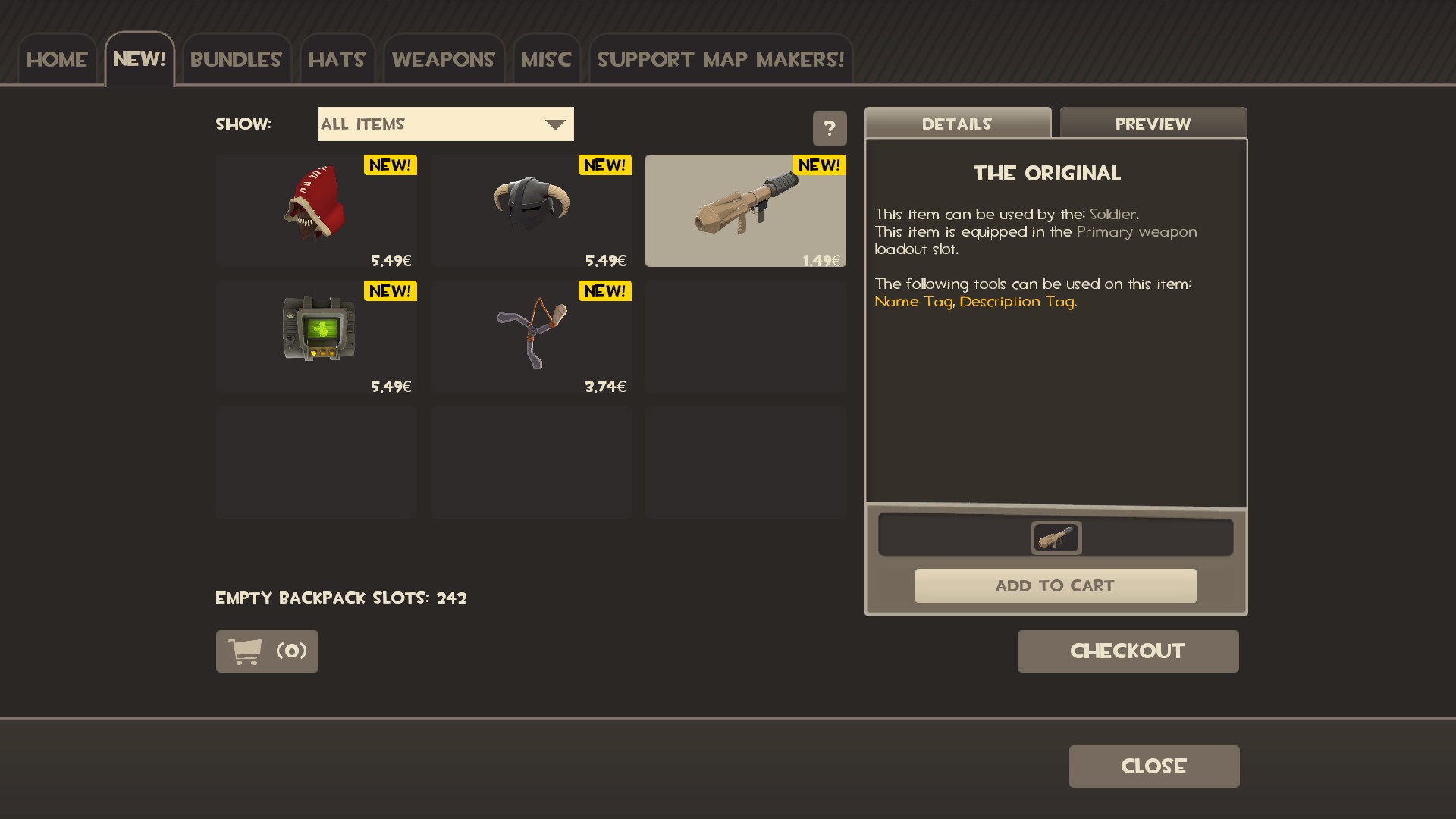1456x819 pixels.
Task: Switch to the Home tab
Action: [57, 59]
